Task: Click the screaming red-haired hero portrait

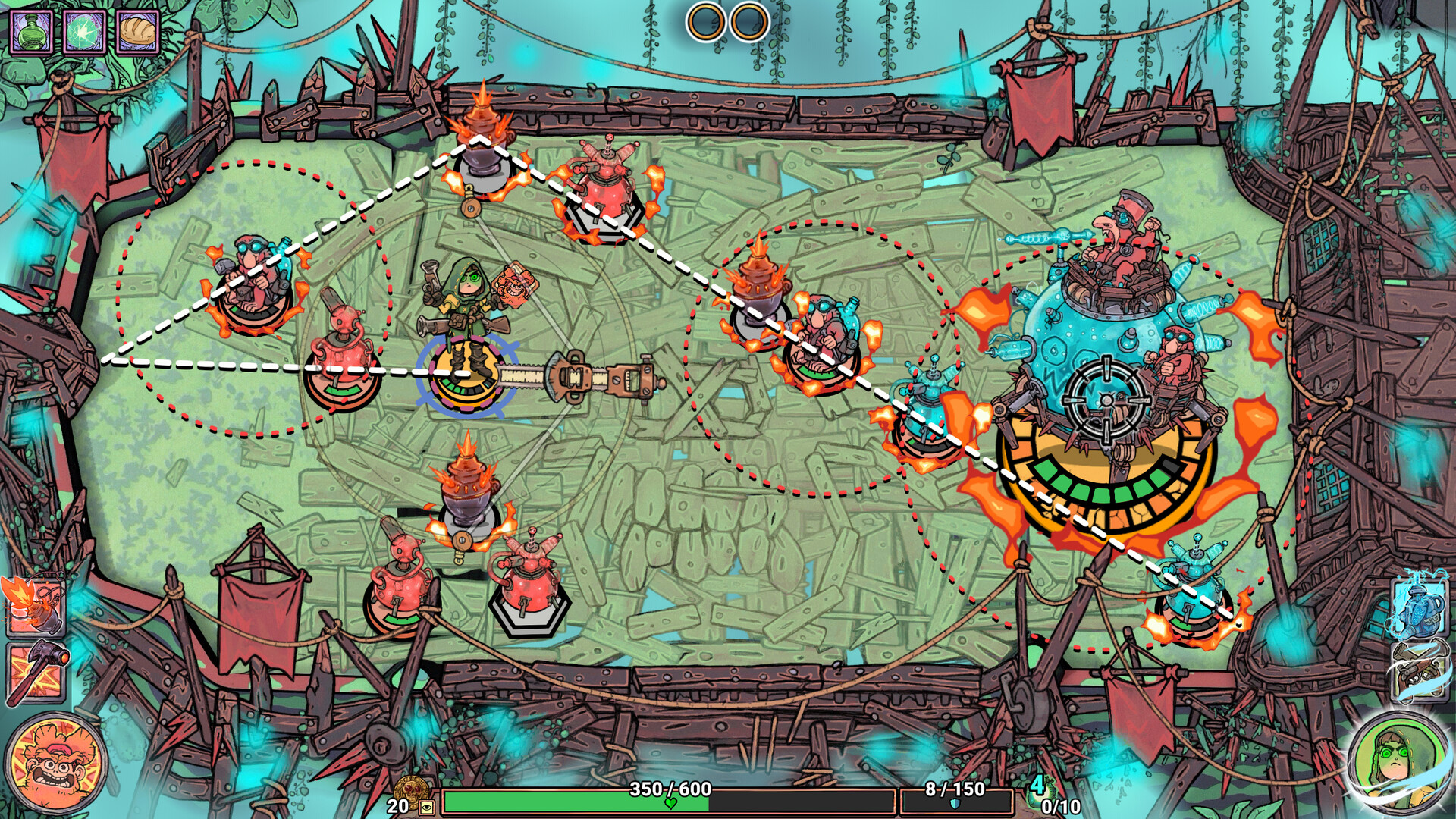Action: click(x=55, y=761)
